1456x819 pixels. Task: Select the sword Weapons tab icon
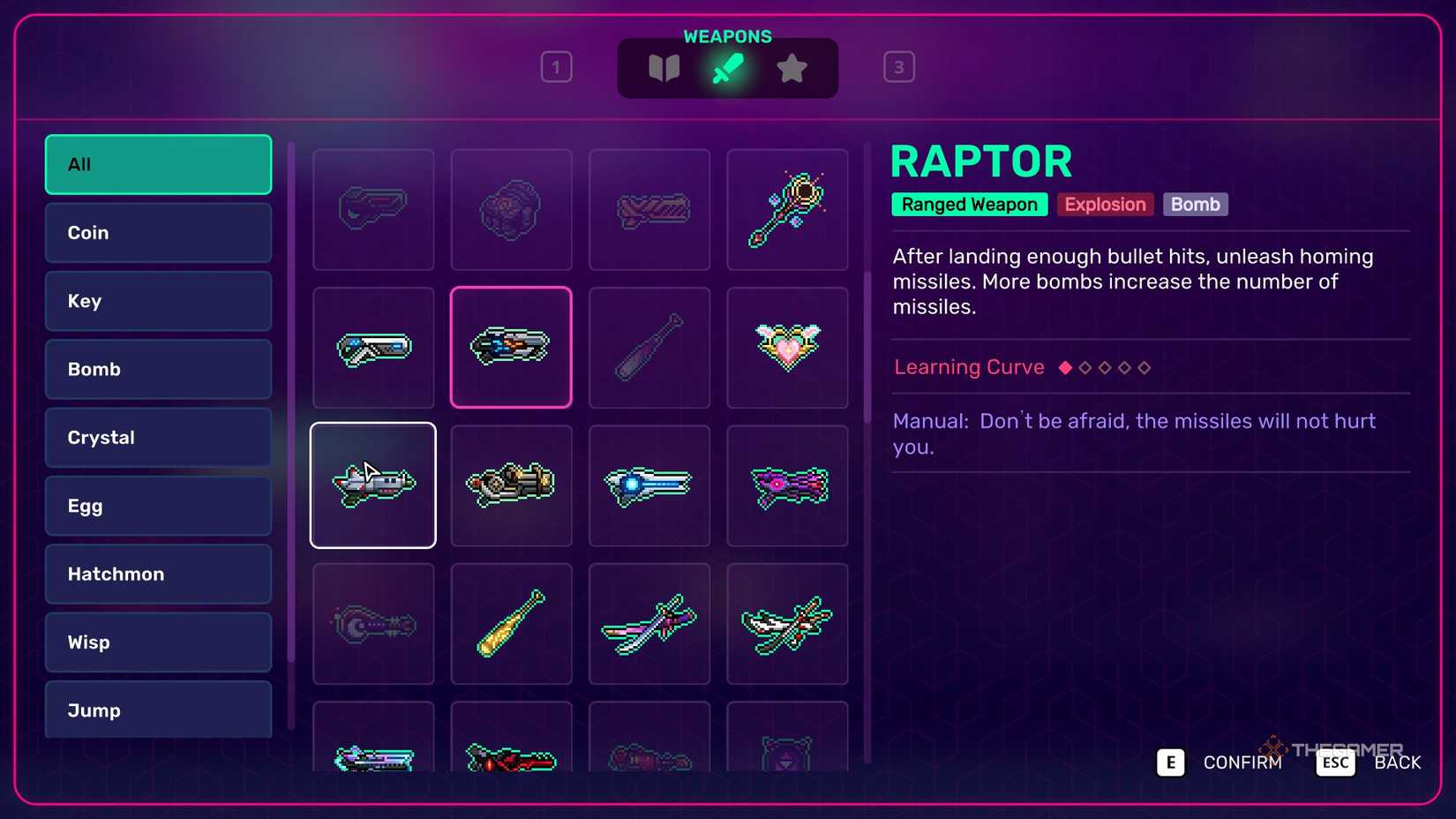[x=727, y=67]
